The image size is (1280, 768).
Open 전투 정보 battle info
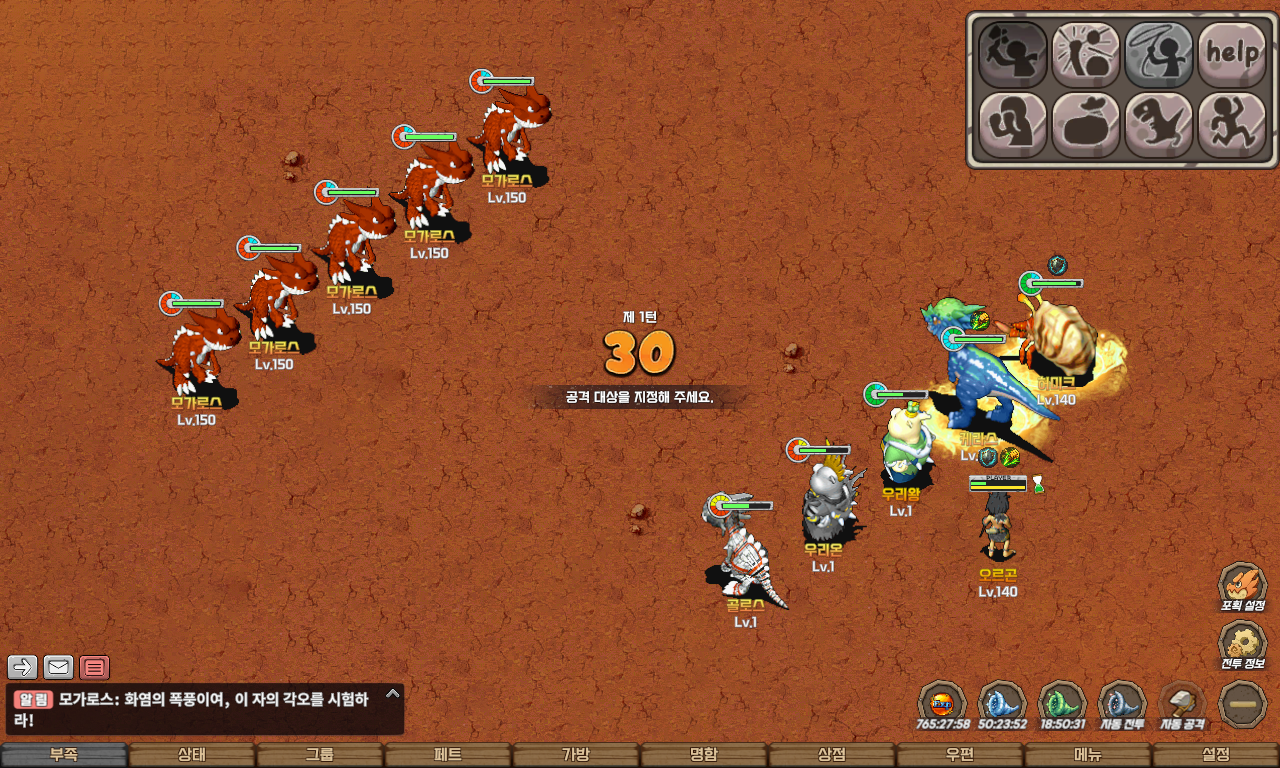[1242, 646]
